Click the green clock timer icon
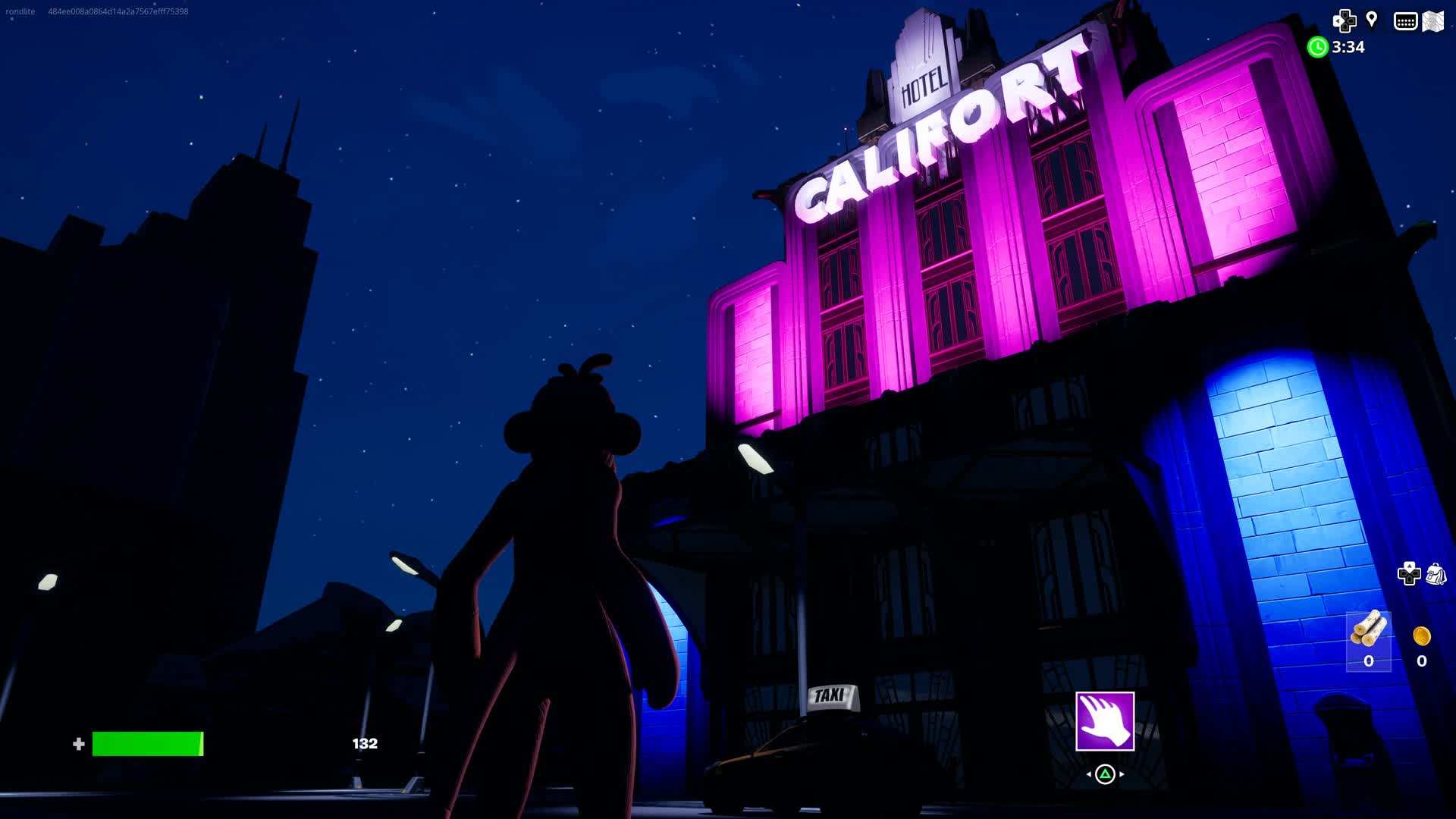This screenshot has height=819, width=1456. 1318,48
